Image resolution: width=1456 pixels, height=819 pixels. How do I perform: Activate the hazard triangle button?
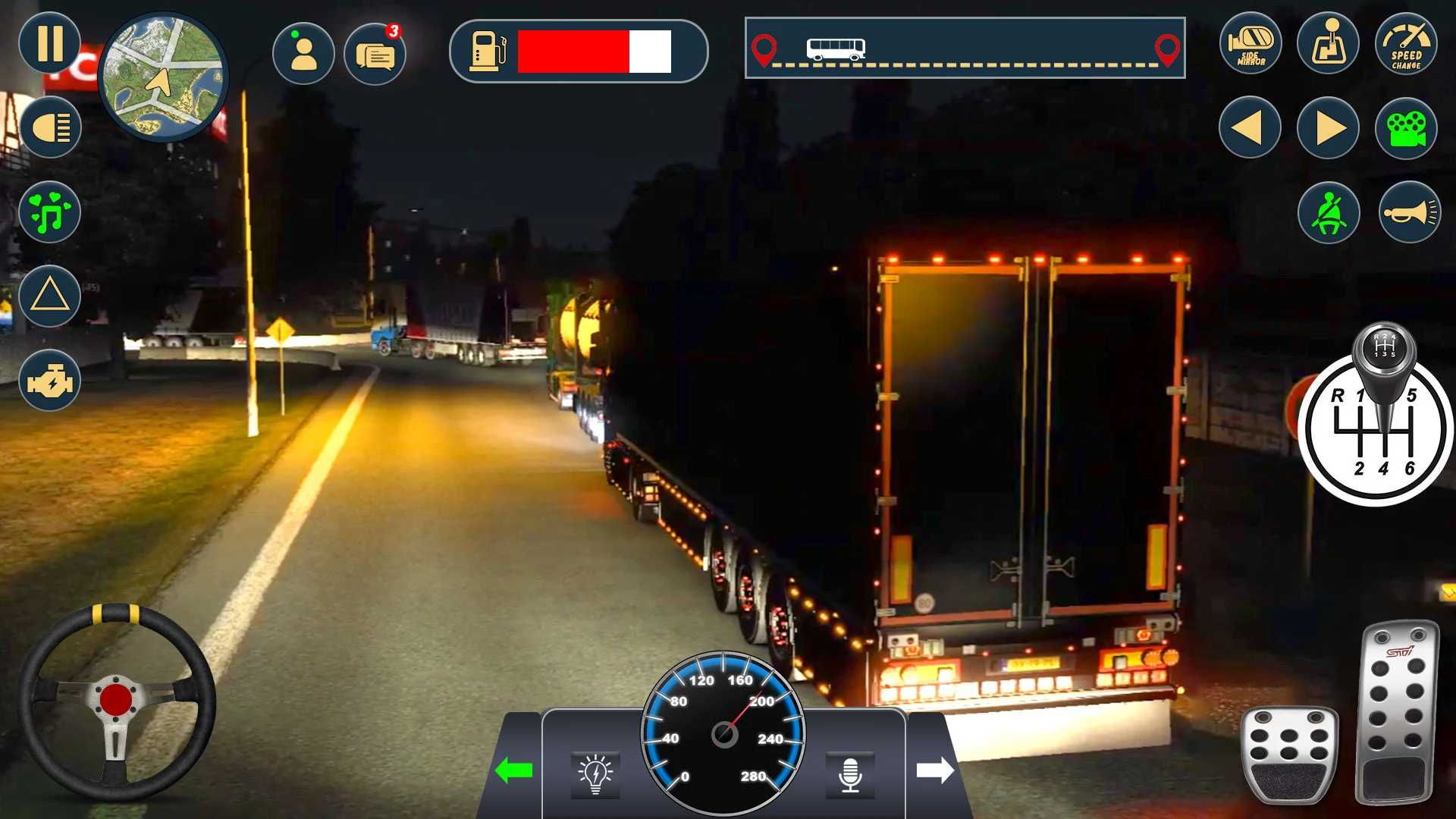tap(50, 296)
